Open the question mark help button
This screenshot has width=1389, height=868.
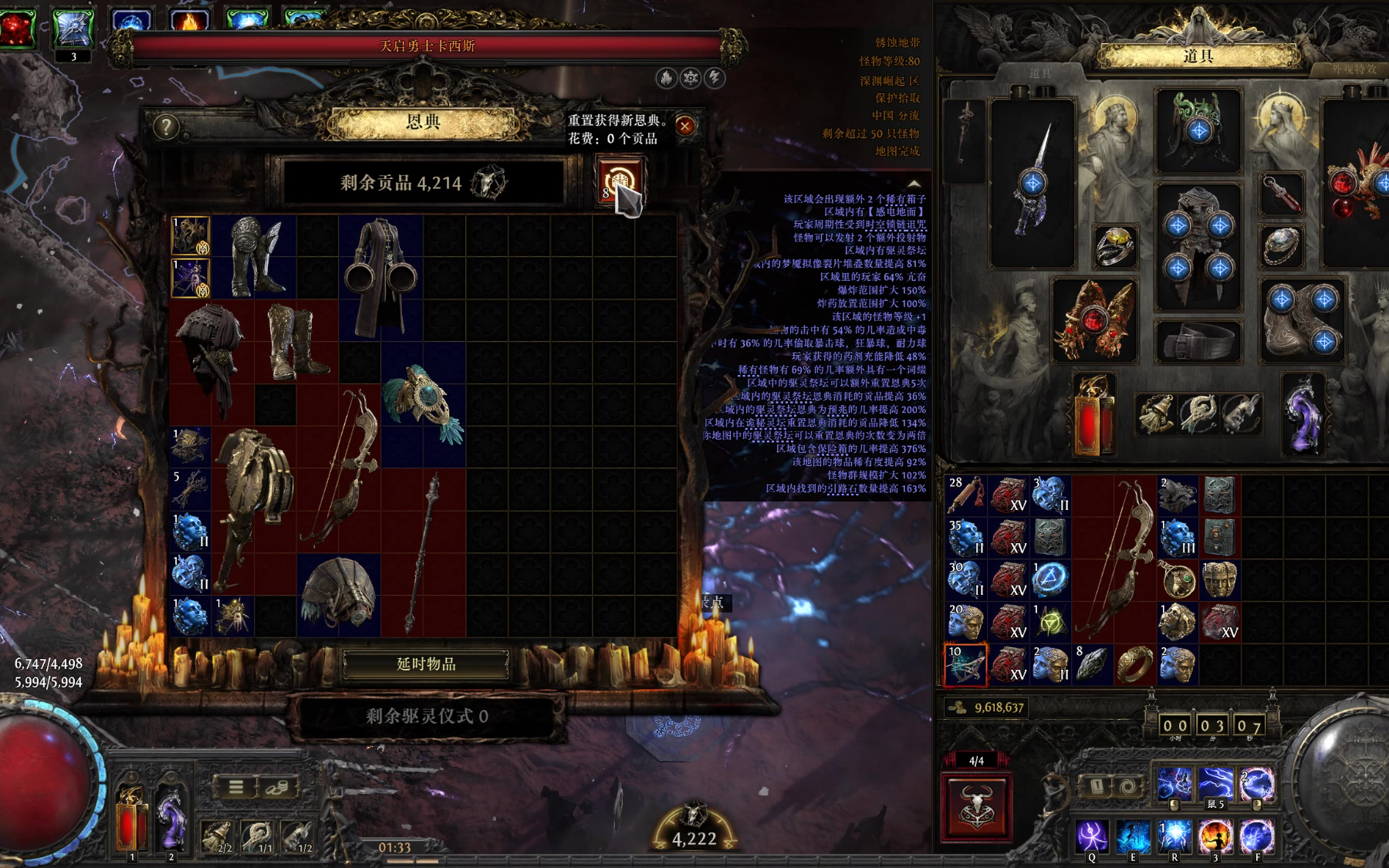166,127
